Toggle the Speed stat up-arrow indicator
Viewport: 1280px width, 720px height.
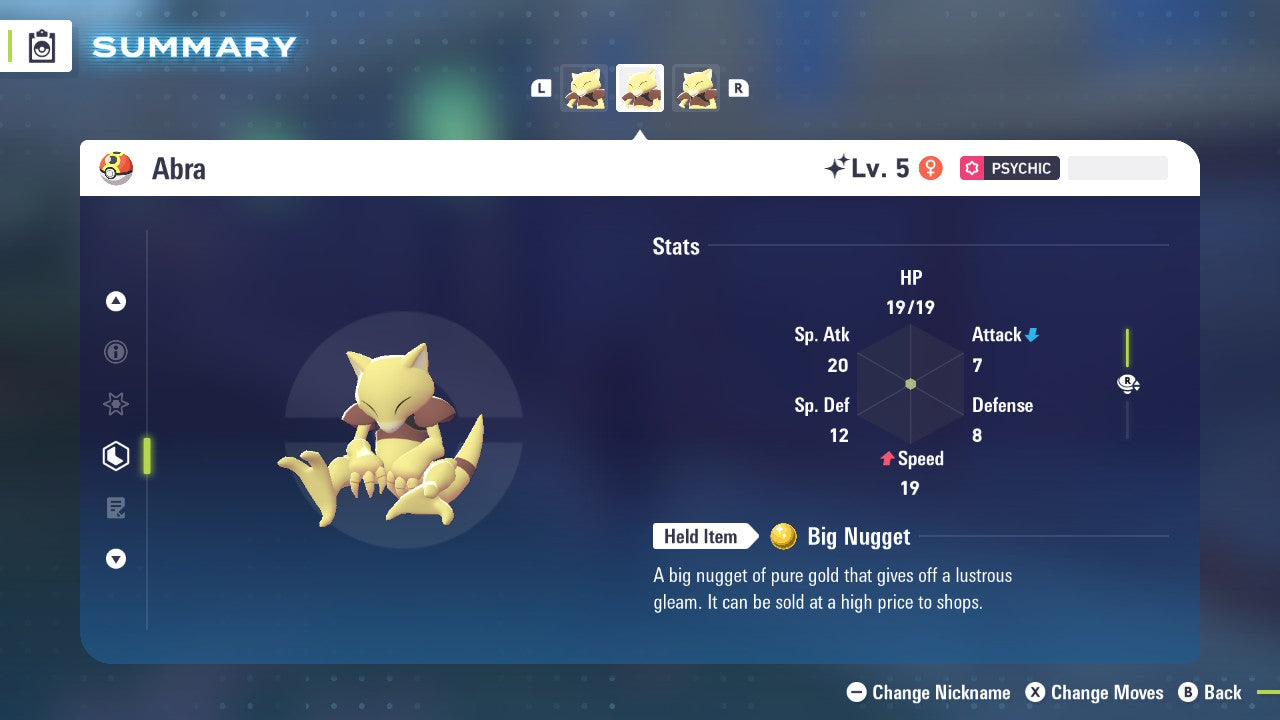(x=886, y=459)
